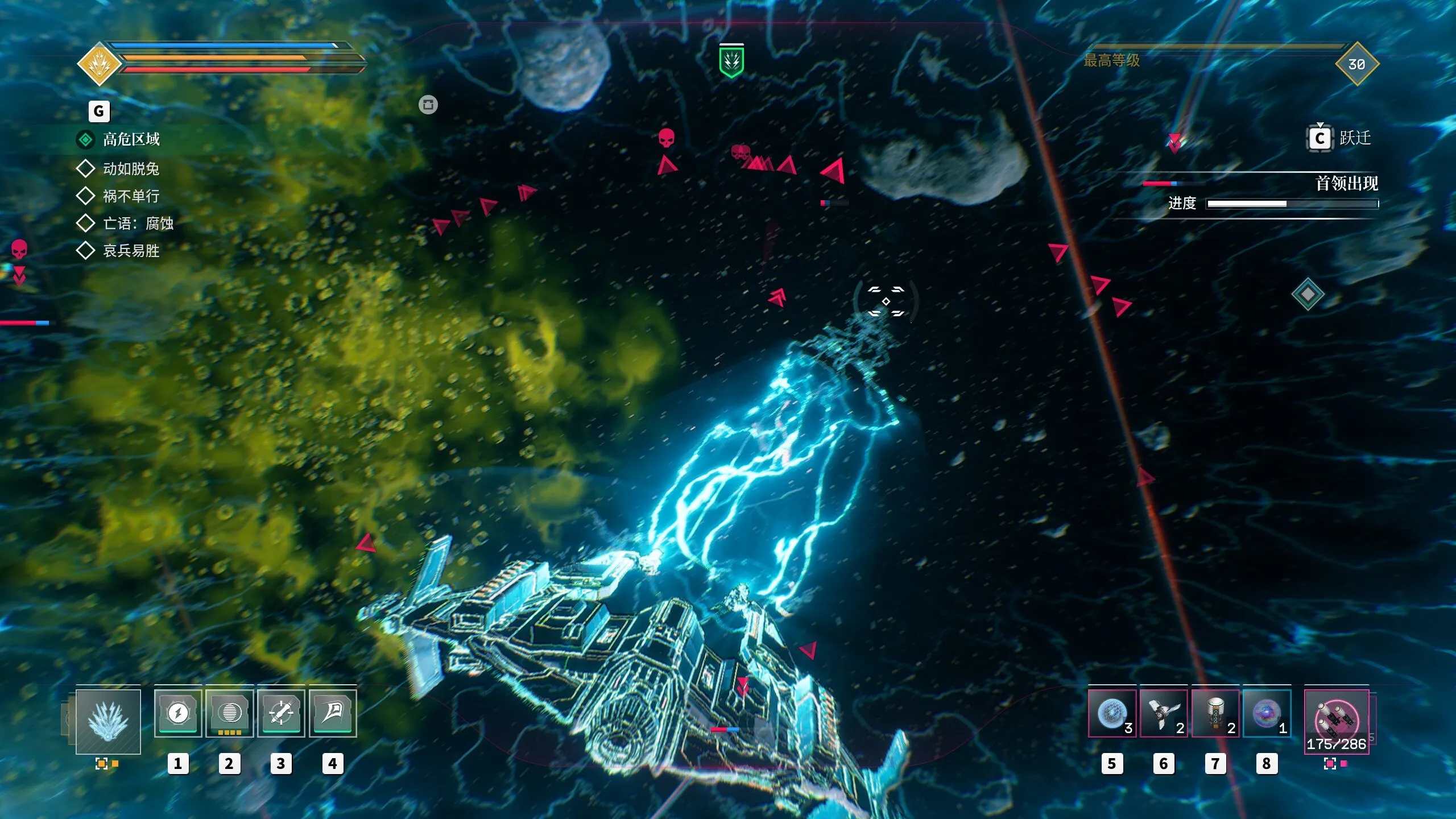Choose the 动如脱兔 objective entry
Image resolution: width=1456 pixels, height=819 pixels.
131,169
